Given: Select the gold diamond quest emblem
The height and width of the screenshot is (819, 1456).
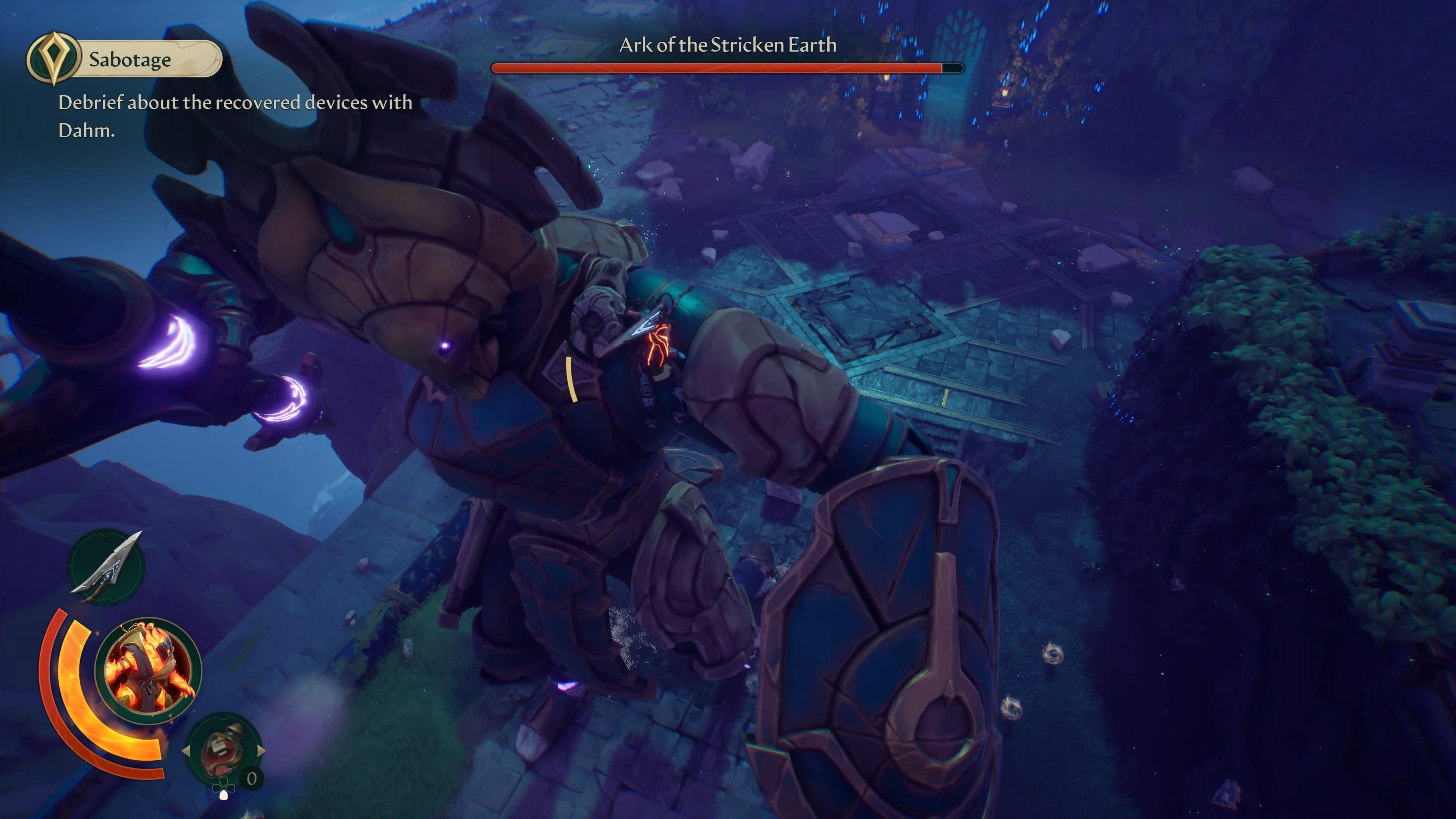Looking at the screenshot, I should 53,58.
